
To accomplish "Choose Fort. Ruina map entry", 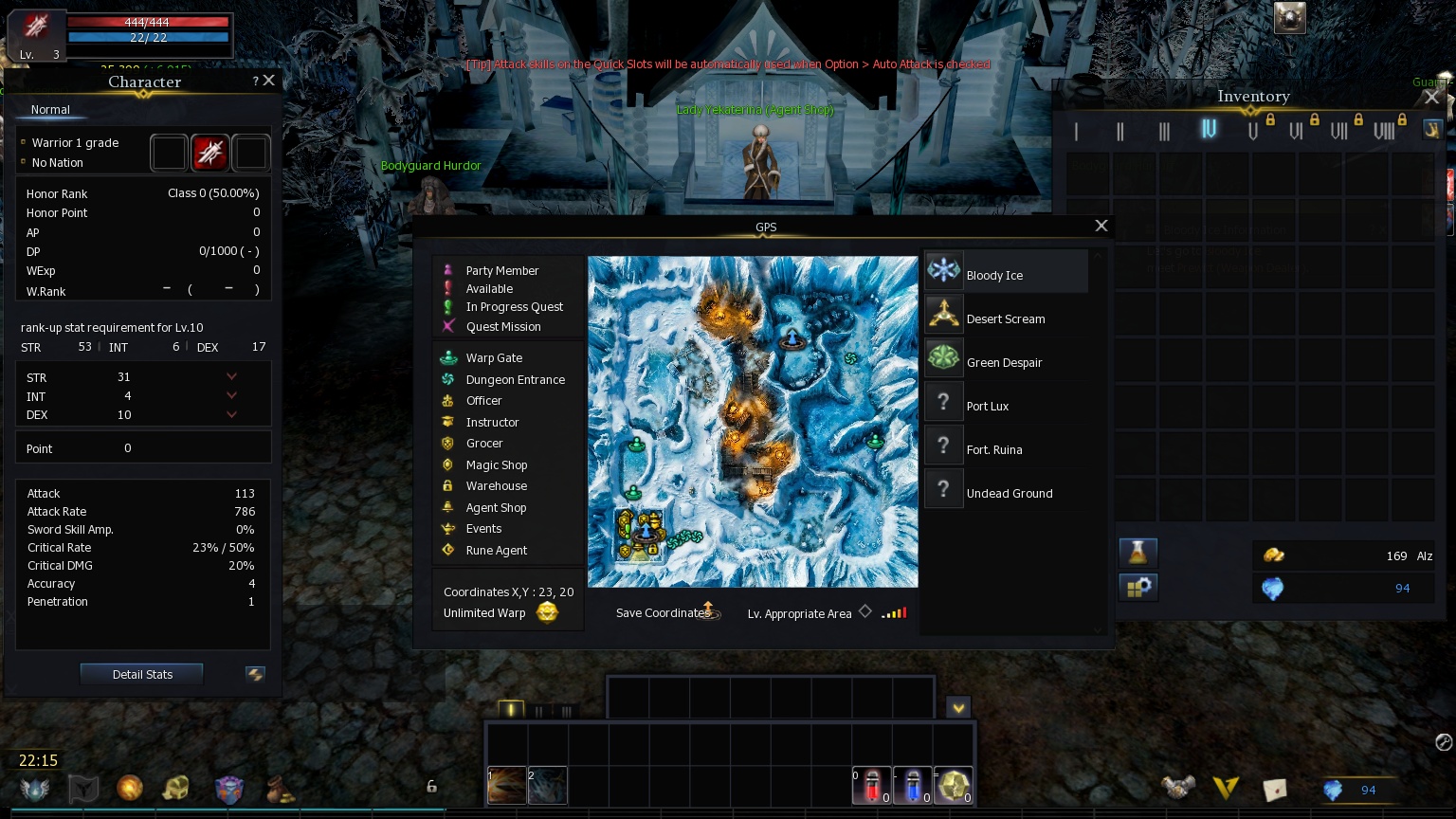I will point(993,449).
